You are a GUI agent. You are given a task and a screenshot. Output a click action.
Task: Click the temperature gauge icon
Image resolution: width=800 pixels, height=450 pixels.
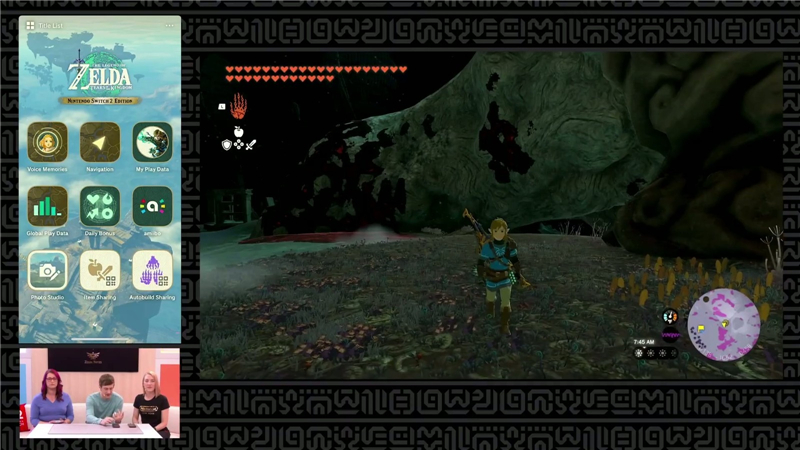(670, 316)
